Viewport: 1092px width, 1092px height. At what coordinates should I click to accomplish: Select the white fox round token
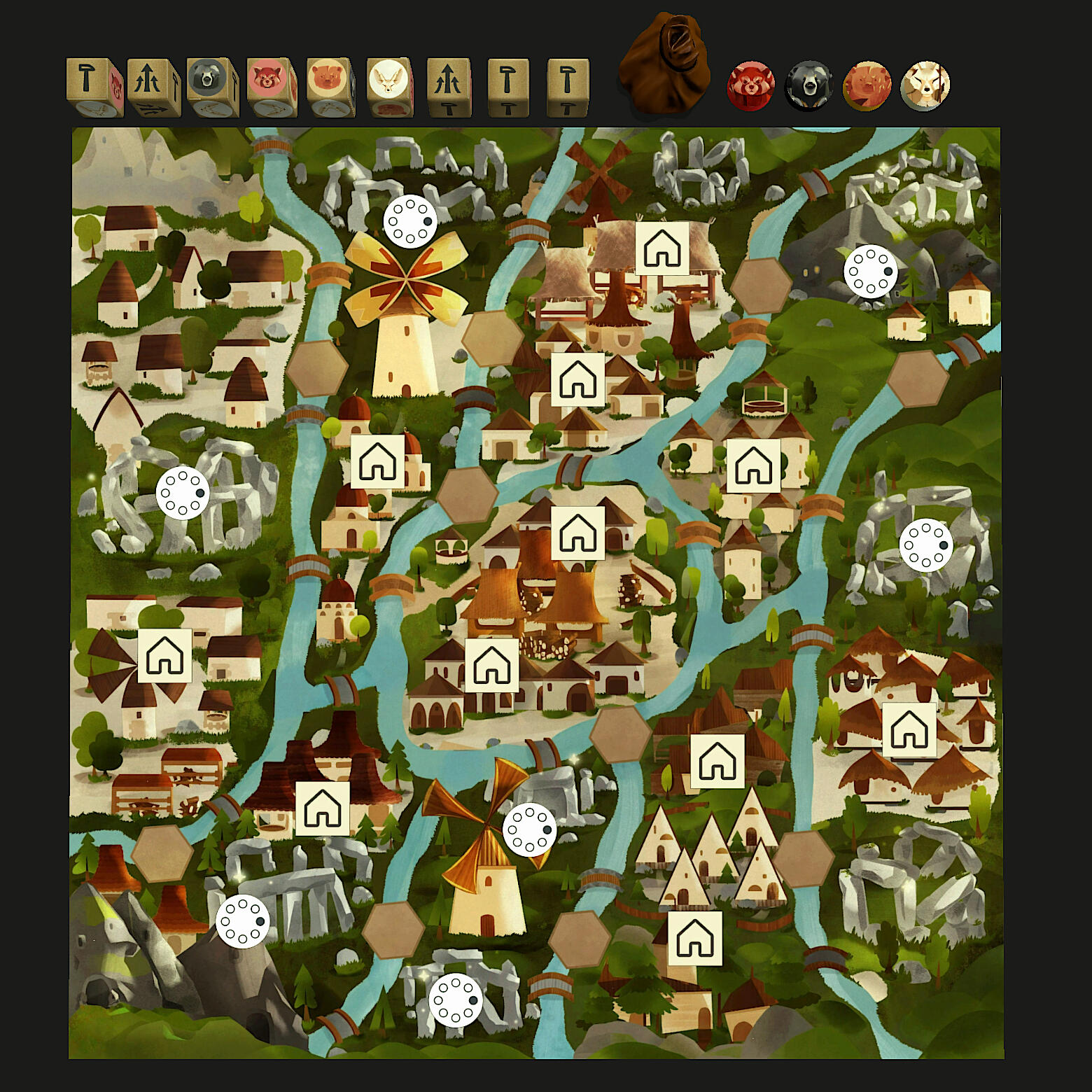click(x=925, y=86)
